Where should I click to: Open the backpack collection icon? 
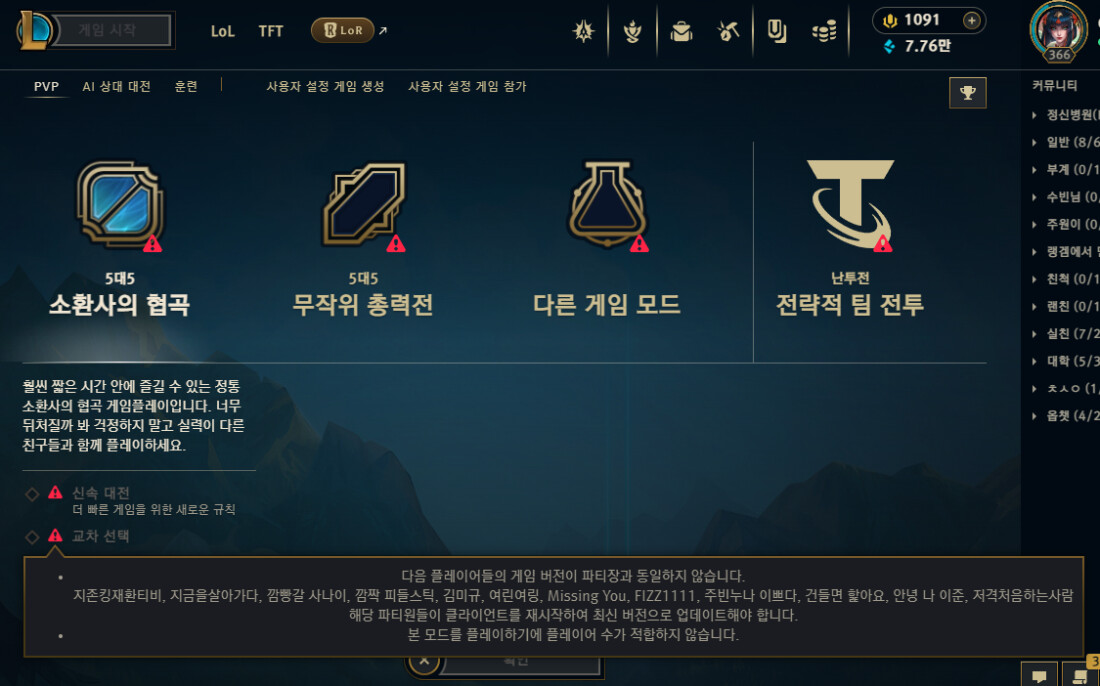pos(681,32)
